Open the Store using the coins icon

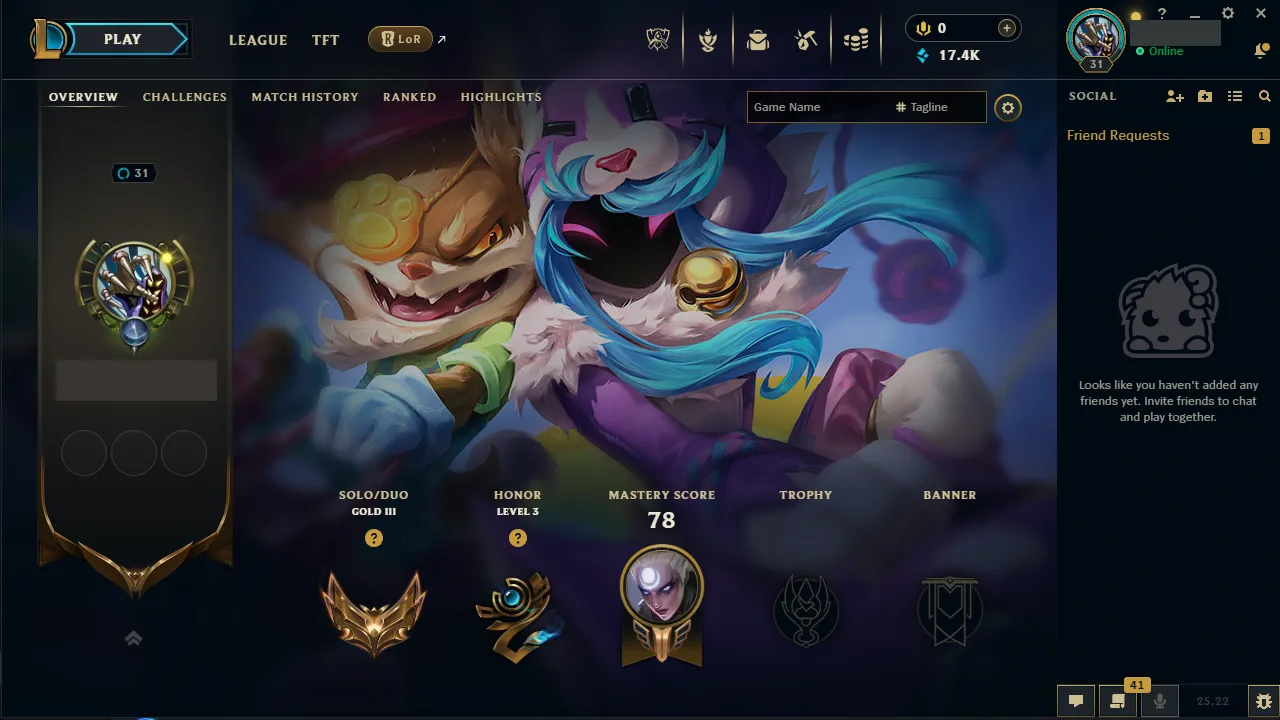click(856, 40)
